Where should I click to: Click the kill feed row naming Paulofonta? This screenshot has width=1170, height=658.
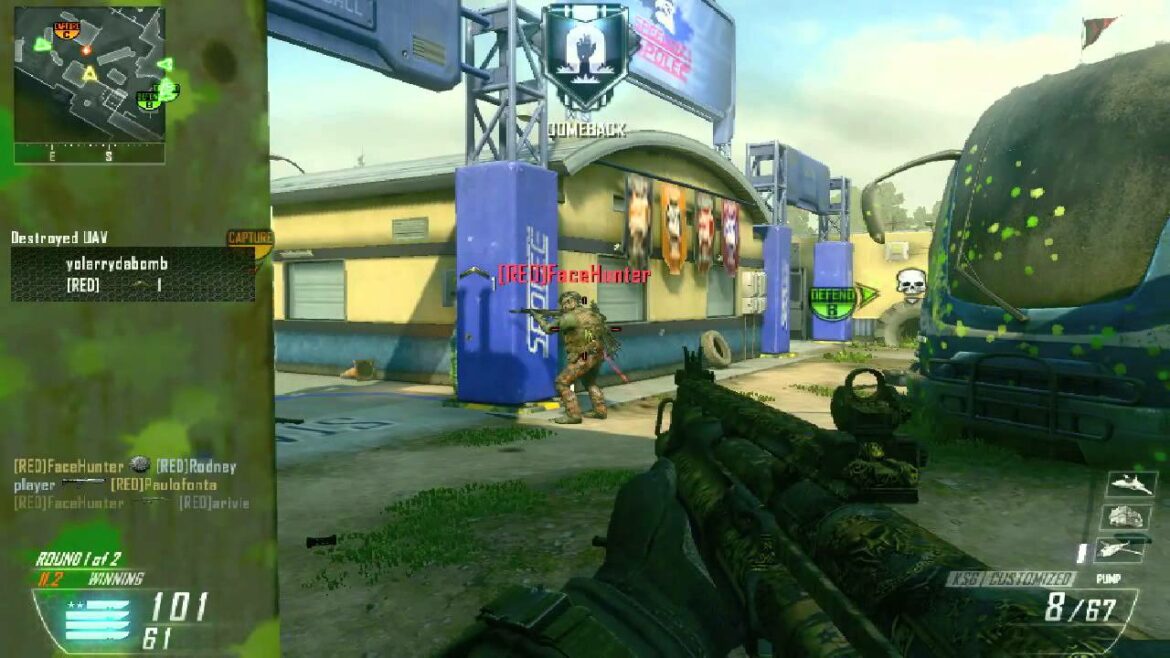pyautogui.click(x=115, y=485)
